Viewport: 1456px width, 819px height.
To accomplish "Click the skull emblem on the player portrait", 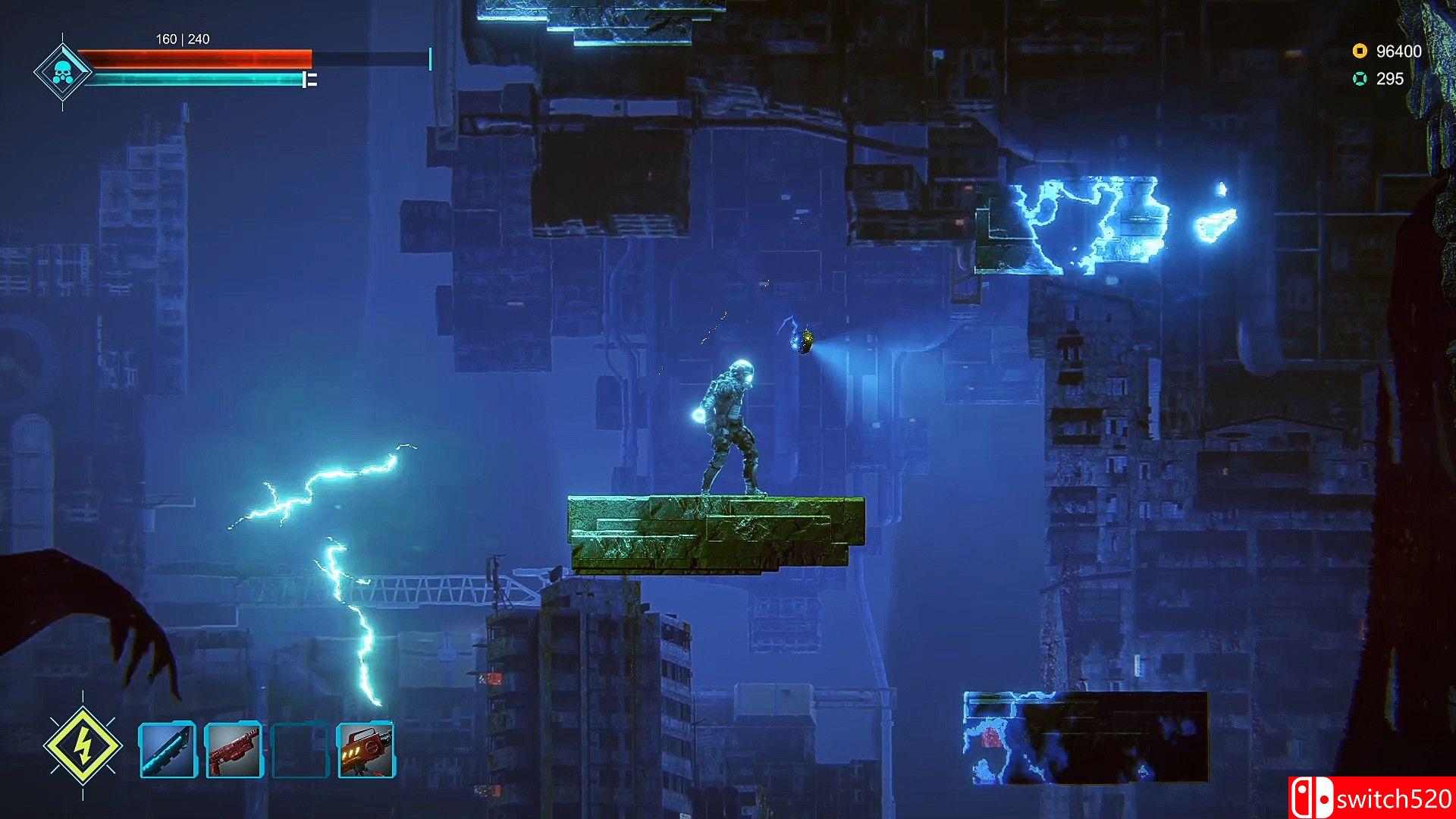I will 64,72.
